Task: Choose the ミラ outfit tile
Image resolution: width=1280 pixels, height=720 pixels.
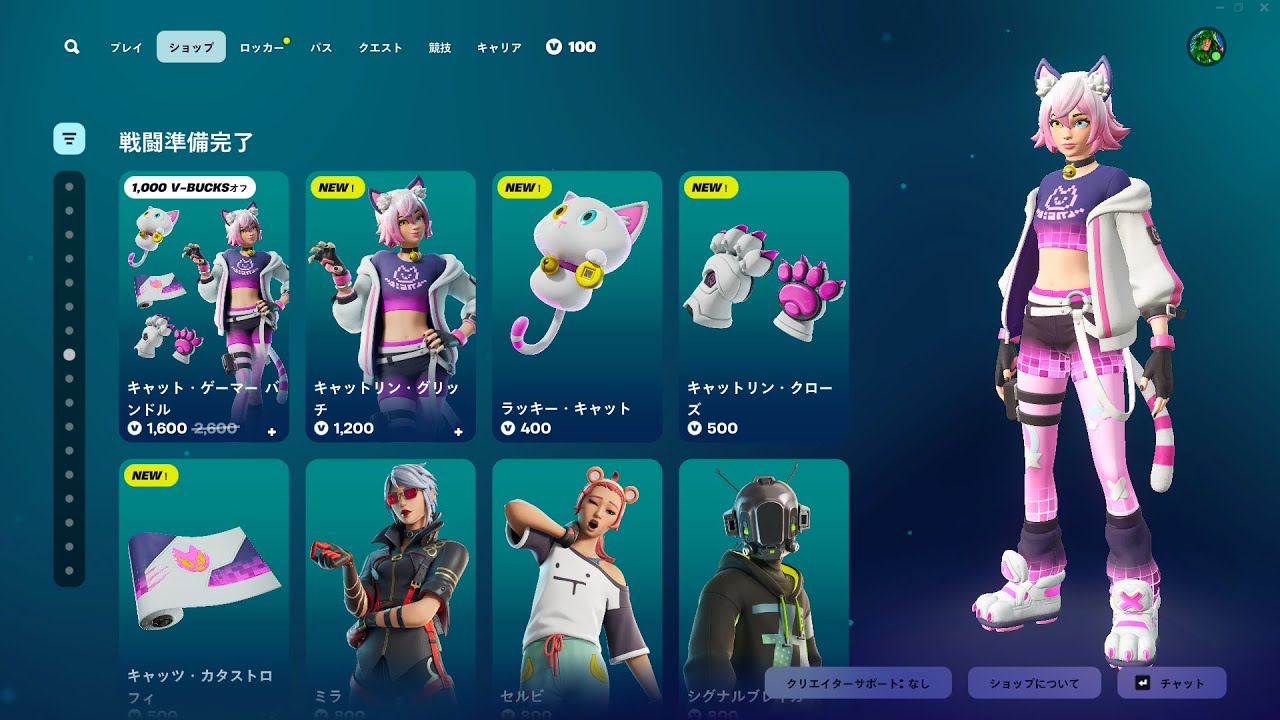Action: point(391,588)
